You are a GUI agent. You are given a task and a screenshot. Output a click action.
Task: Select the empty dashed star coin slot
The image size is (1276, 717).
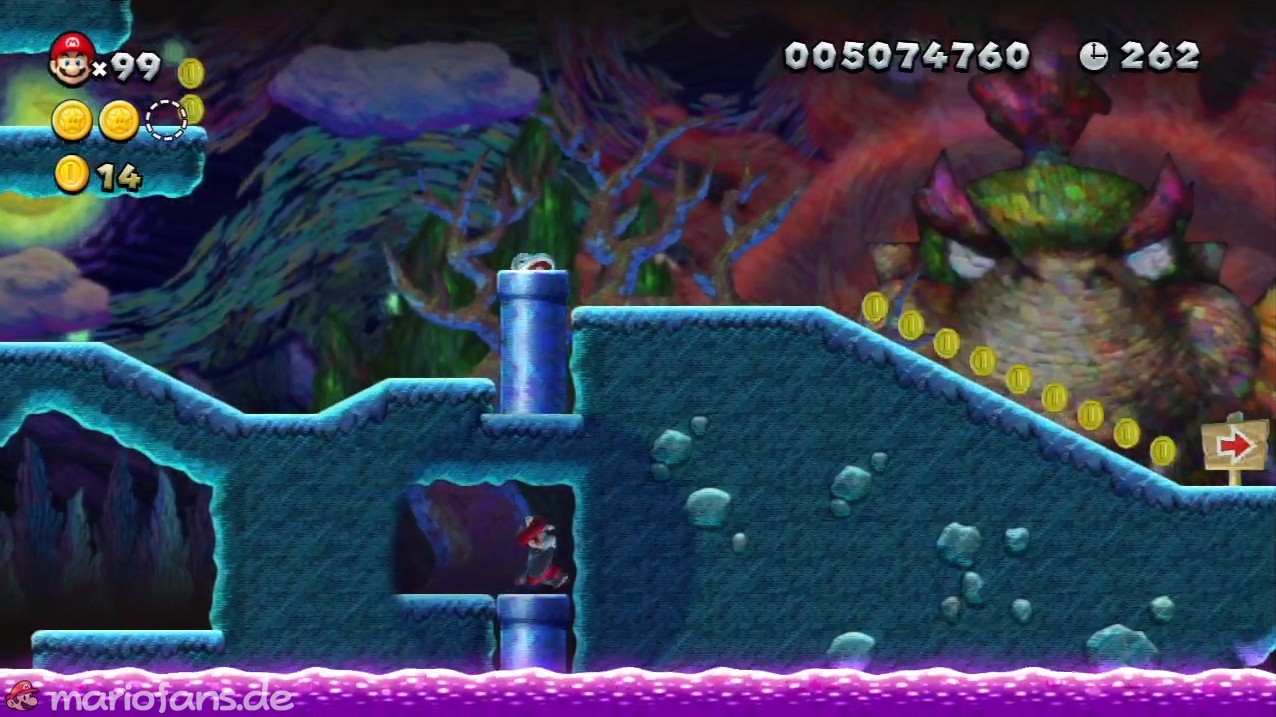[166, 120]
